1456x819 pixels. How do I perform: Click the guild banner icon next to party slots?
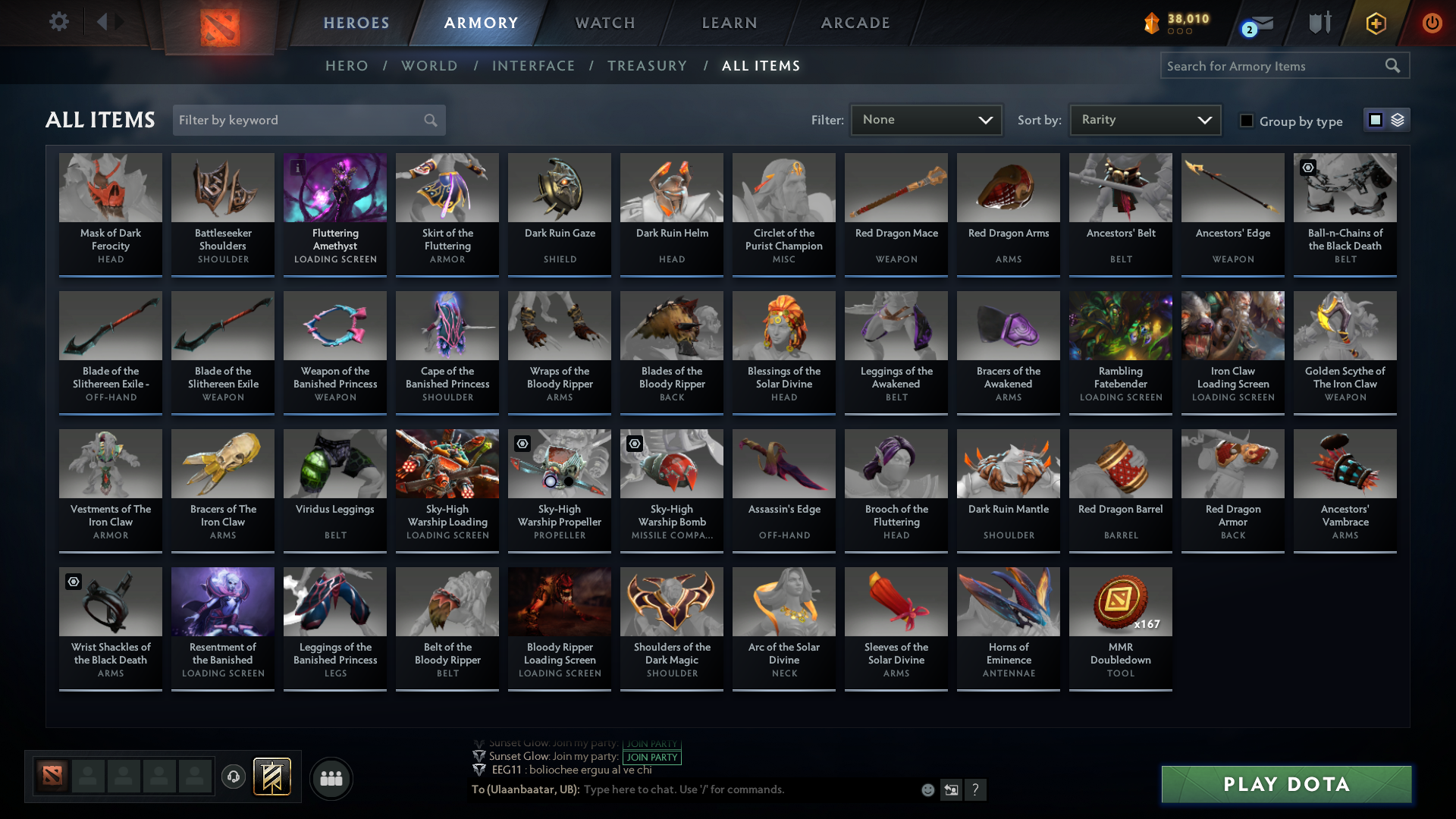pyautogui.click(x=271, y=777)
